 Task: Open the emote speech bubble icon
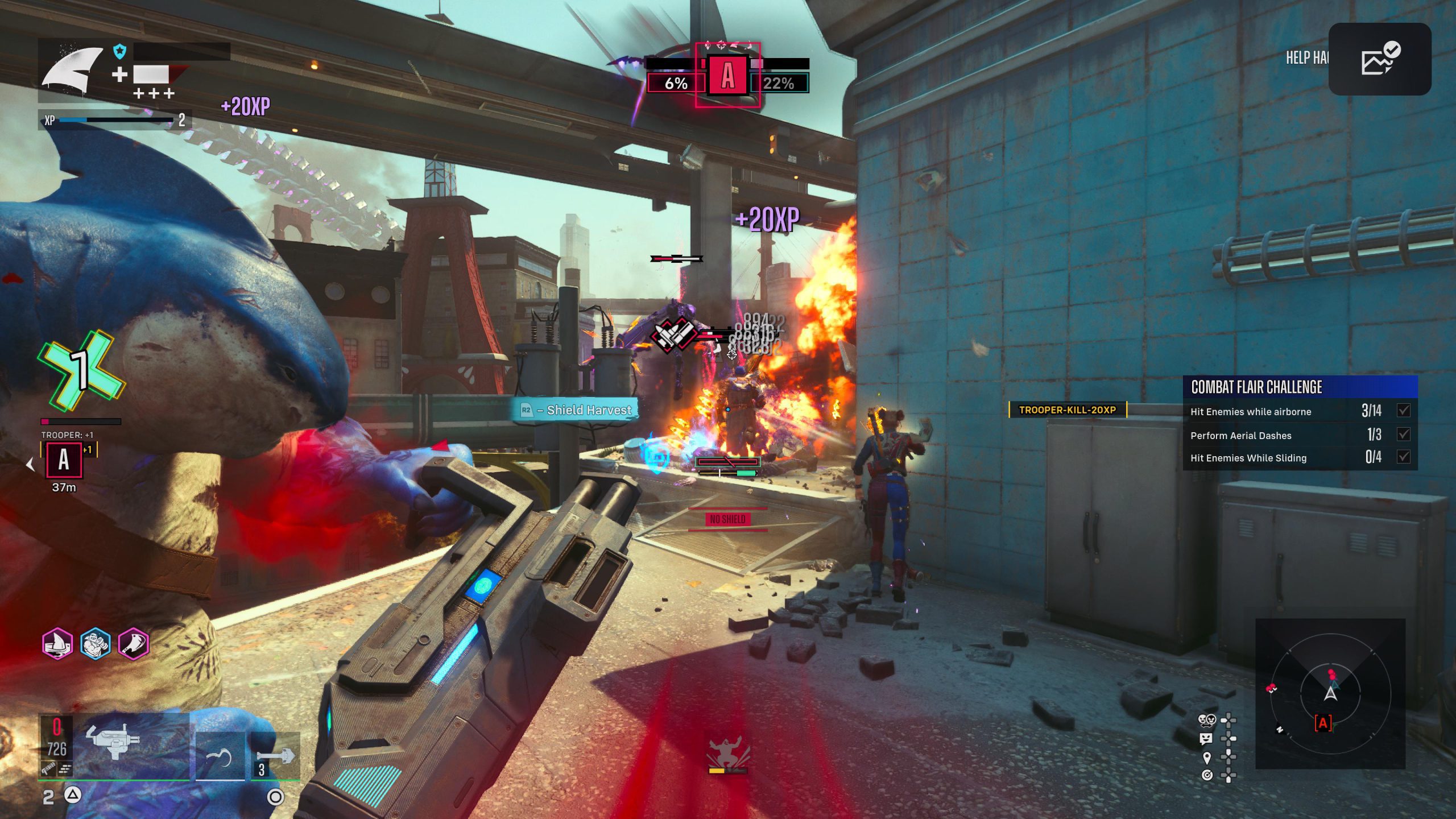[x=1206, y=739]
